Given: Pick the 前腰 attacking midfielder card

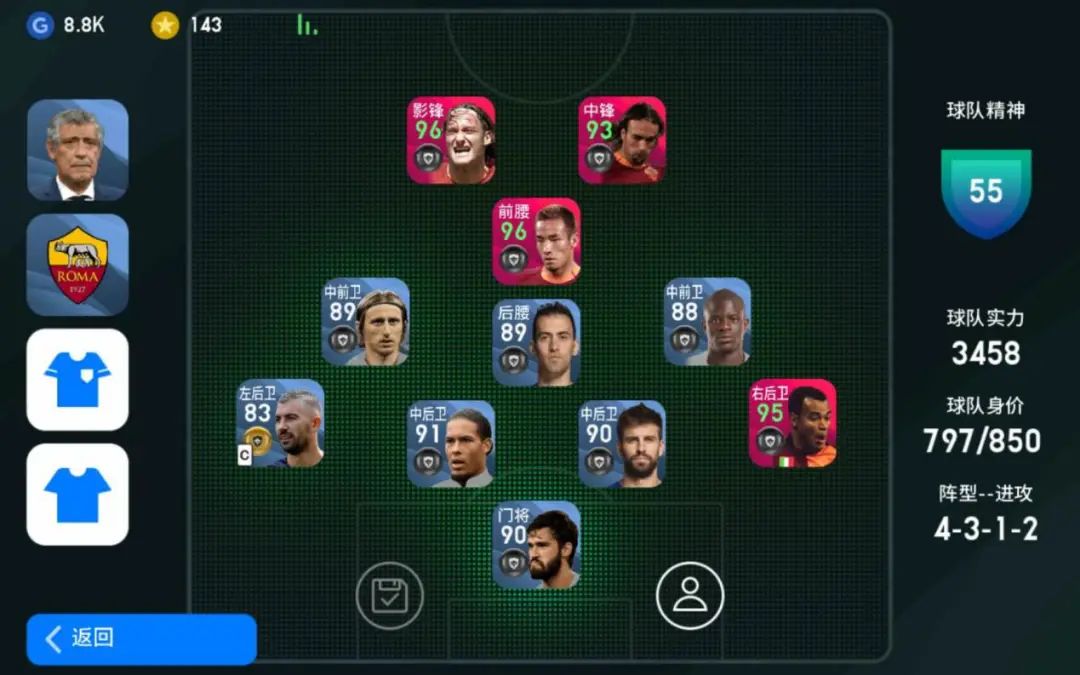Looking at the screenshot, I should pyautogui.click(x=536, y=241).
